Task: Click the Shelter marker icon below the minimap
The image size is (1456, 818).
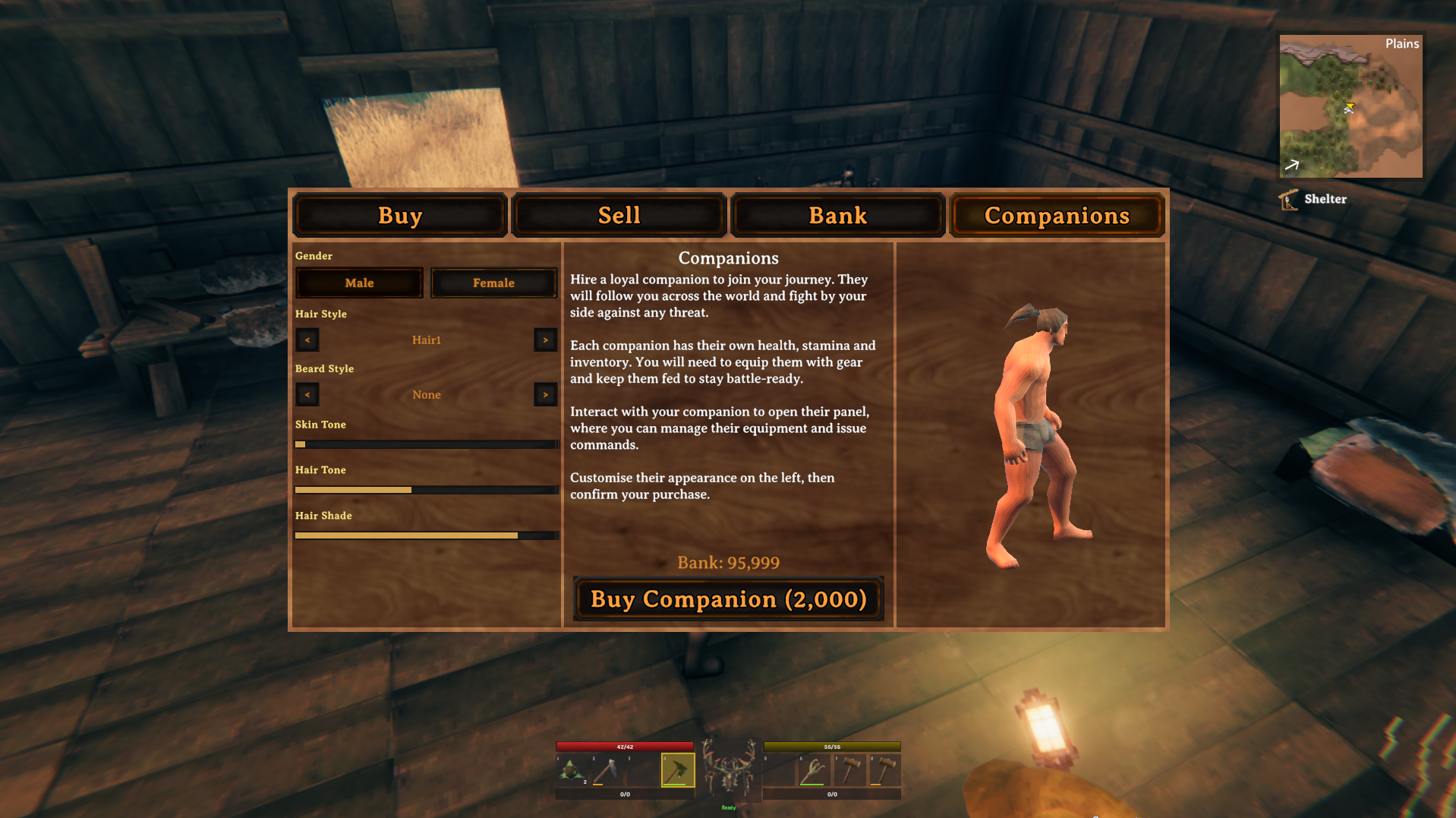Action: coord(1289,198)
